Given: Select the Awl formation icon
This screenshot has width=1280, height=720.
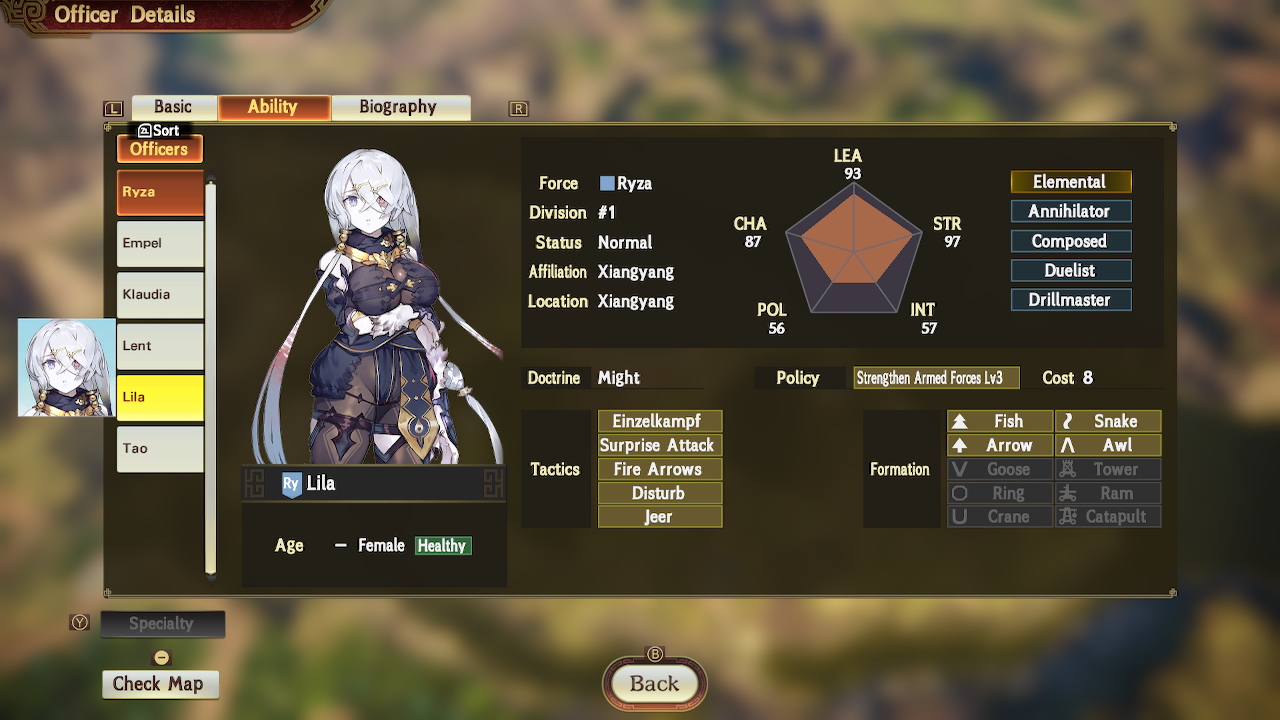Looking at the screenshot, I should point(1108,445).
